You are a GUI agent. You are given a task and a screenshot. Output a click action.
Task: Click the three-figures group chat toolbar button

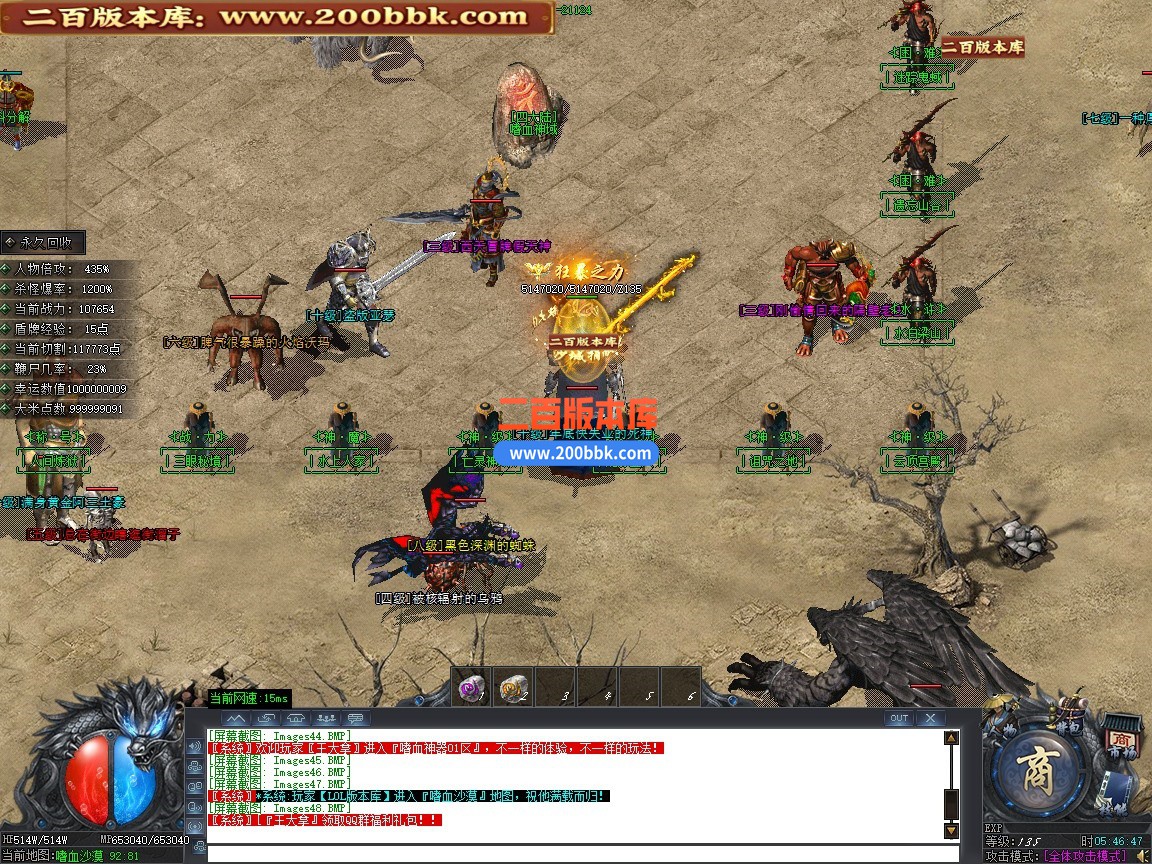pyautogui.click(x=325, y=718)
